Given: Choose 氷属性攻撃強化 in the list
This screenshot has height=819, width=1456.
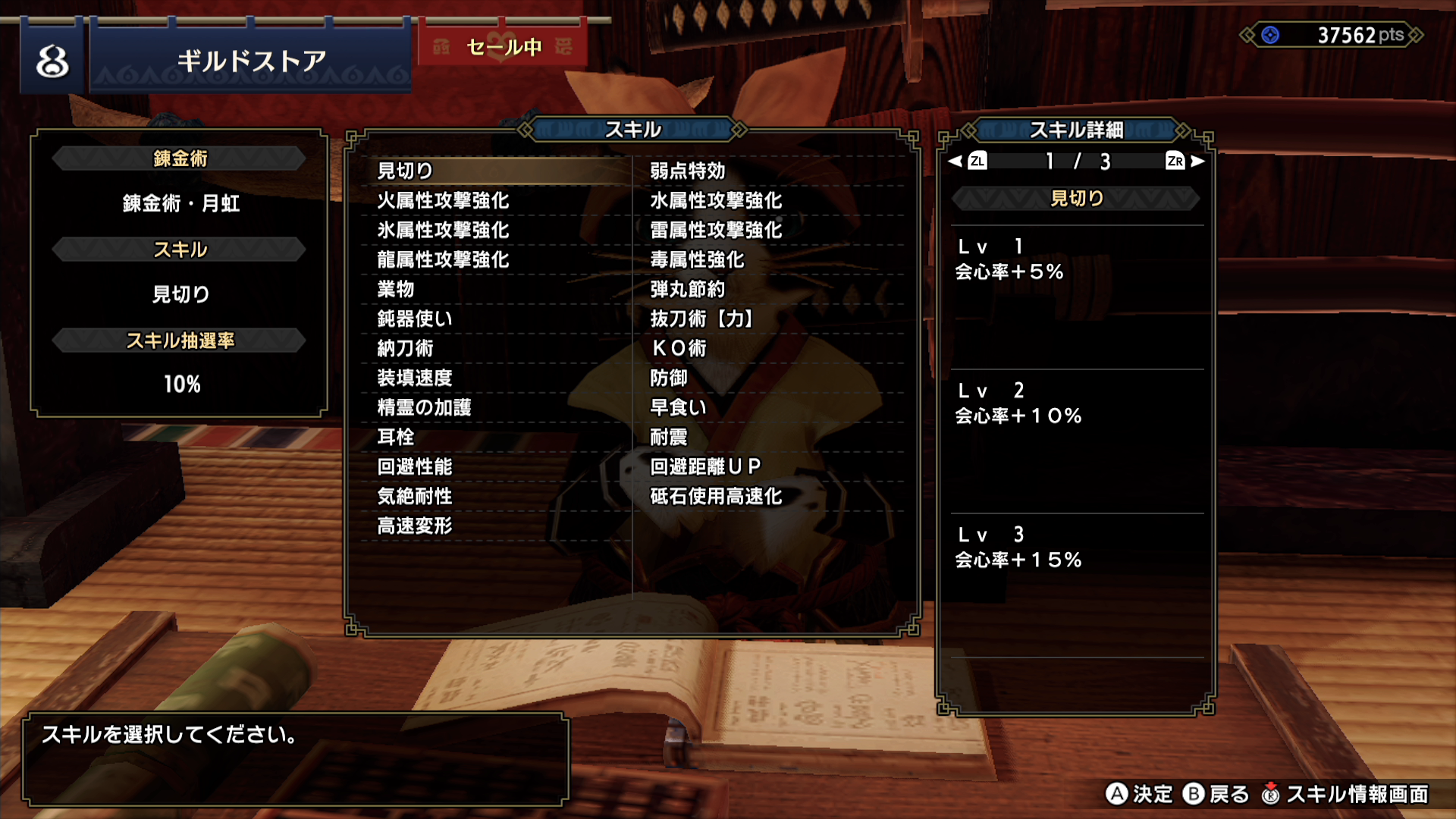Looking at the screenshot, I should [x=443, y=230].
